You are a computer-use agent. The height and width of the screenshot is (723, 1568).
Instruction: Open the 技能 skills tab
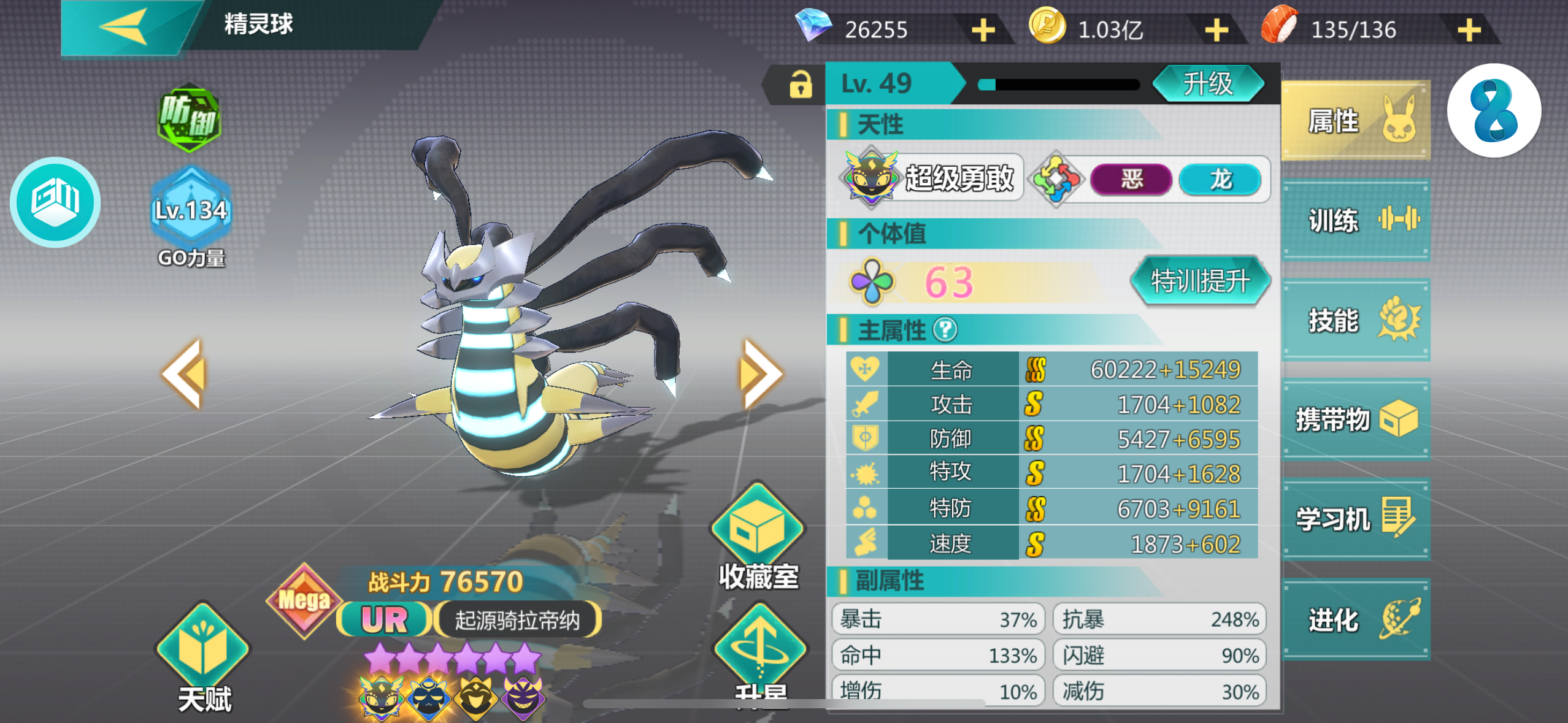(1356, 320)
